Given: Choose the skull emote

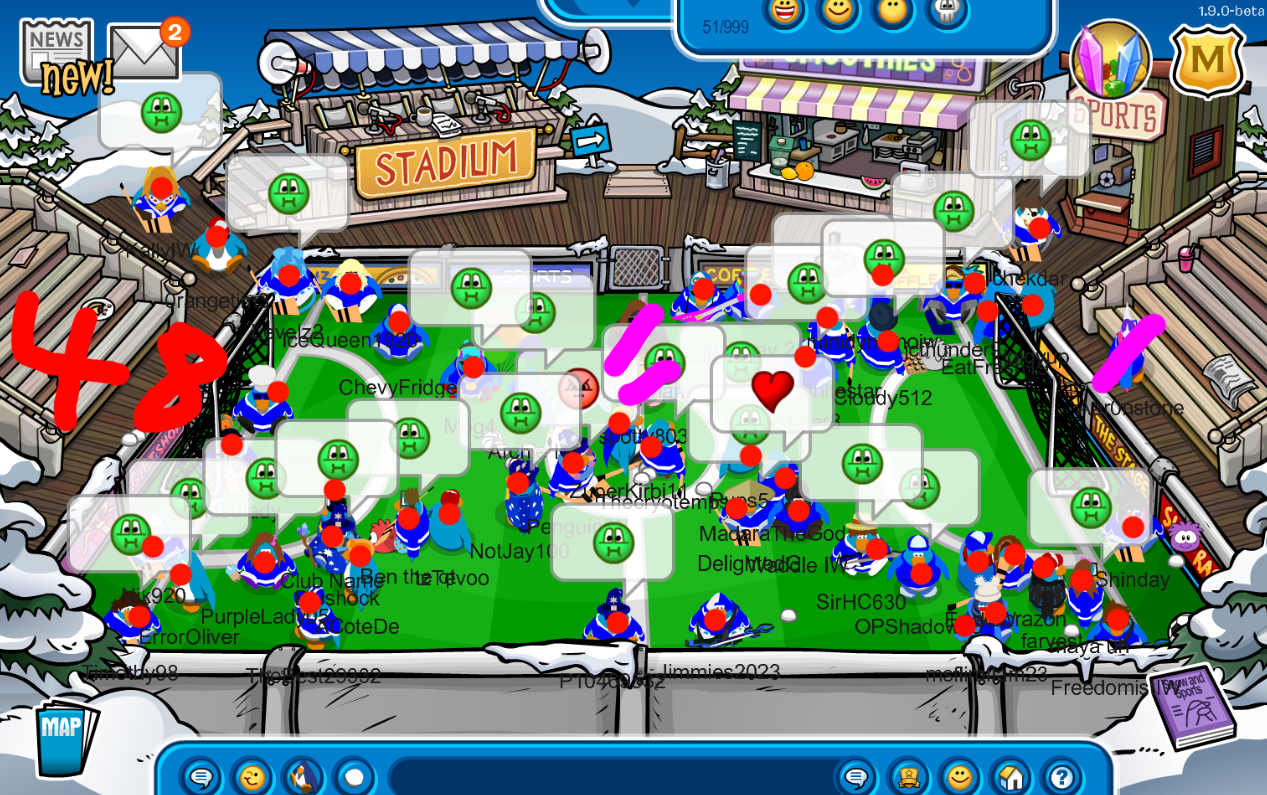Looking at the screenshot, I should tap(946, 11).
